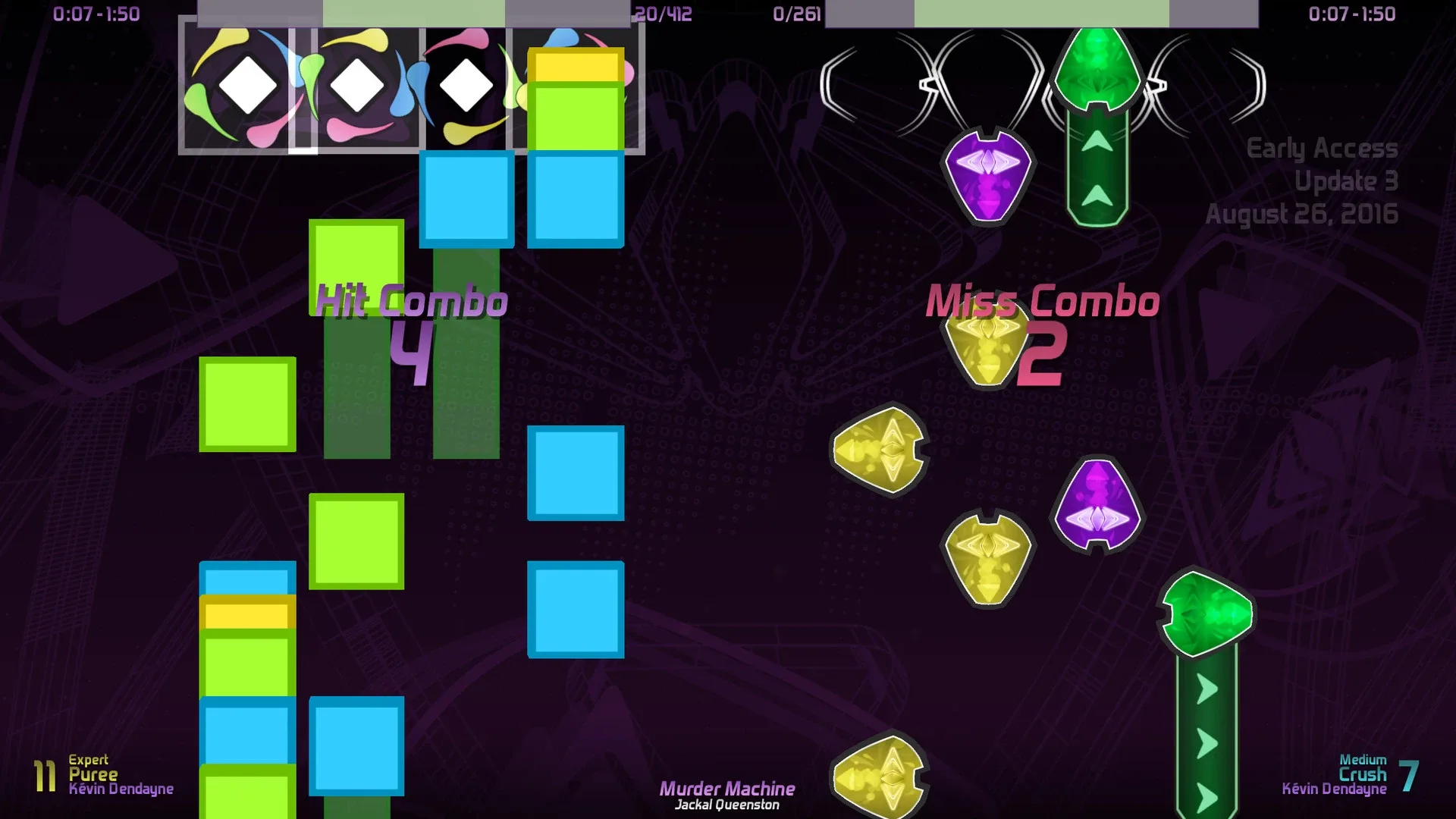This screenshot has width=1456, height=819.
Task: Click the Jackal Queenston artist name
Action: (727, 805)
